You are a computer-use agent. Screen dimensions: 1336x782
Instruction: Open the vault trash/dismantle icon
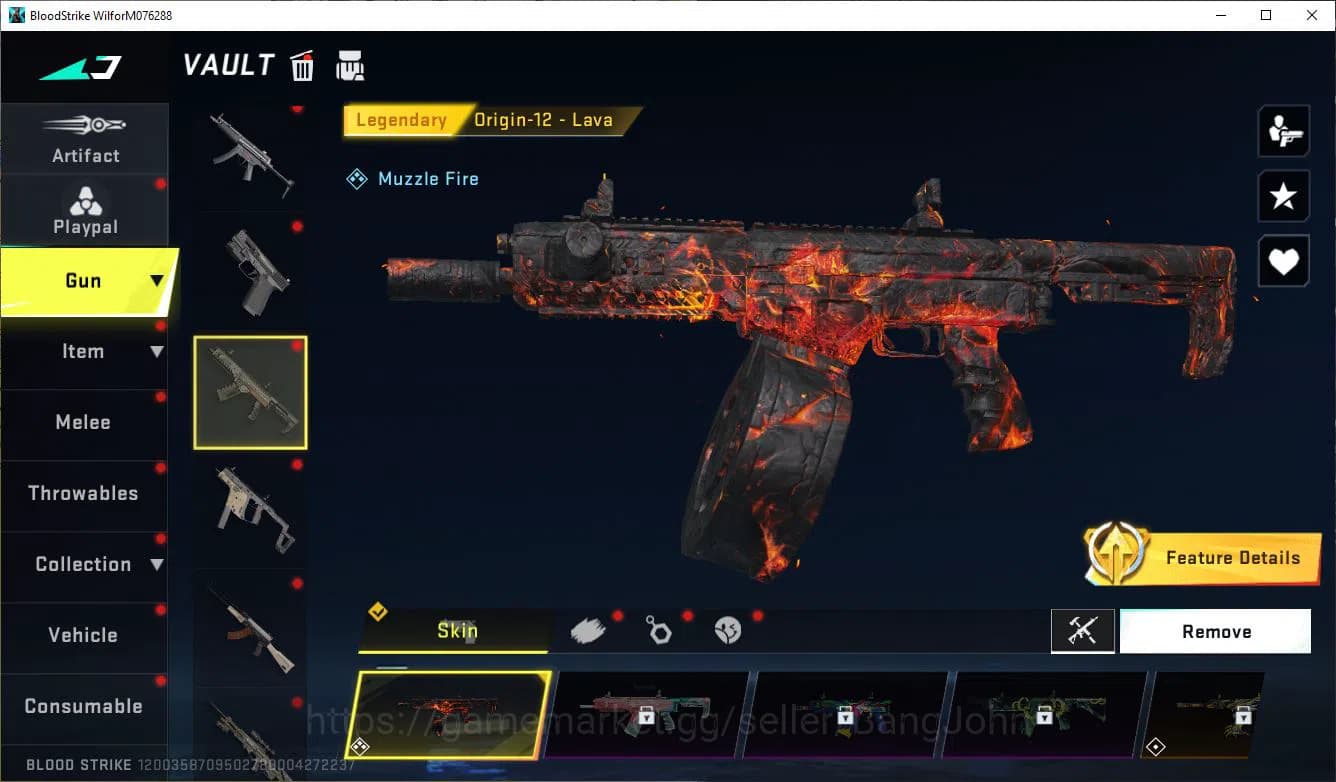pyautogui.click(x=302, y=65)
